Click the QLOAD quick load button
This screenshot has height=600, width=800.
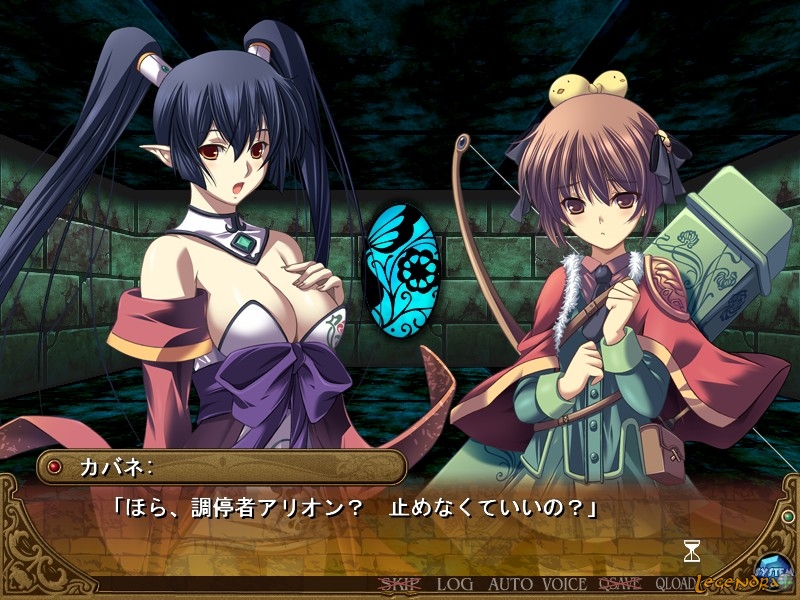point(678,584)
